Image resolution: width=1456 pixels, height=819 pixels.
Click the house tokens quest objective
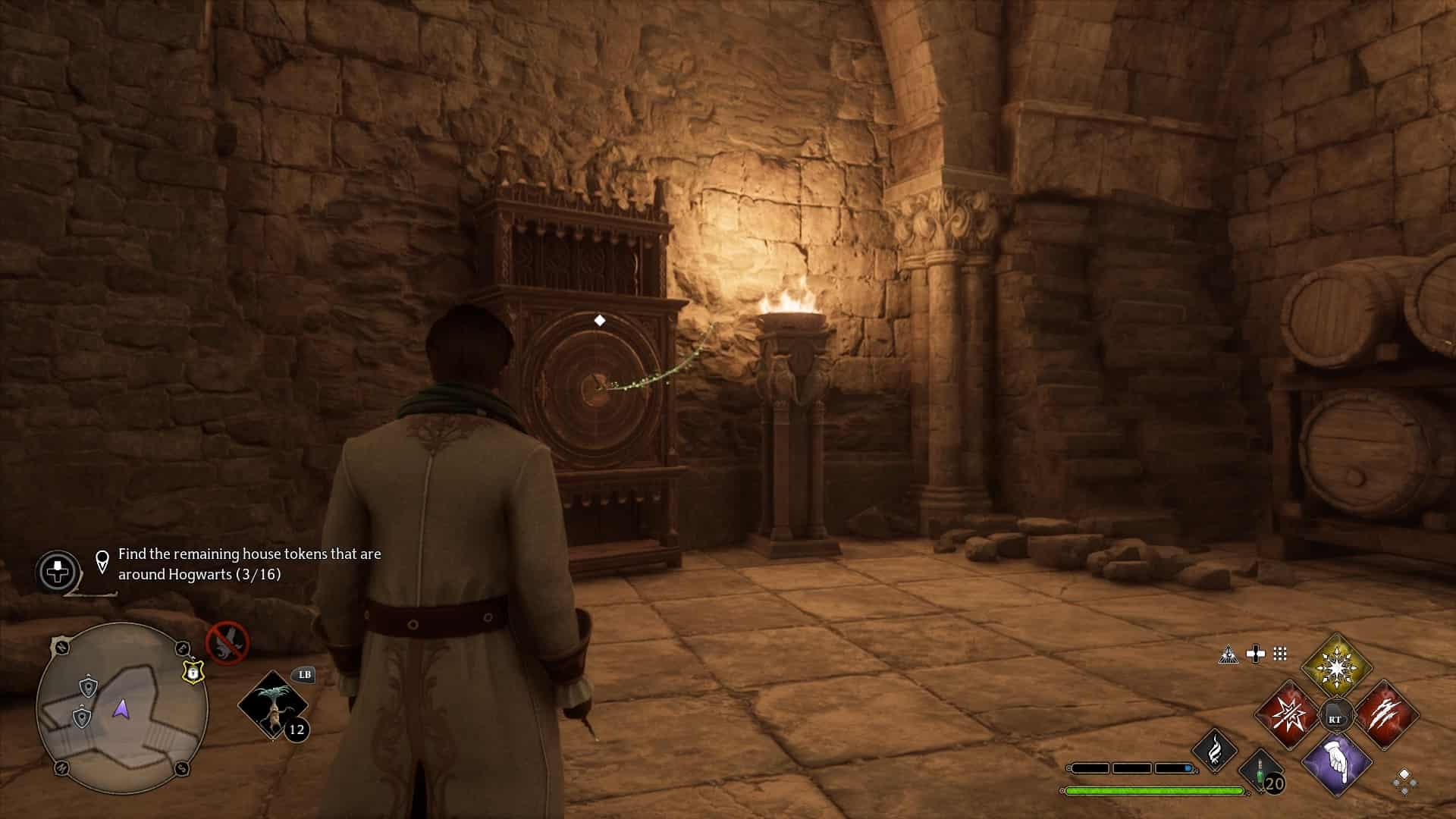click(249, 564)
